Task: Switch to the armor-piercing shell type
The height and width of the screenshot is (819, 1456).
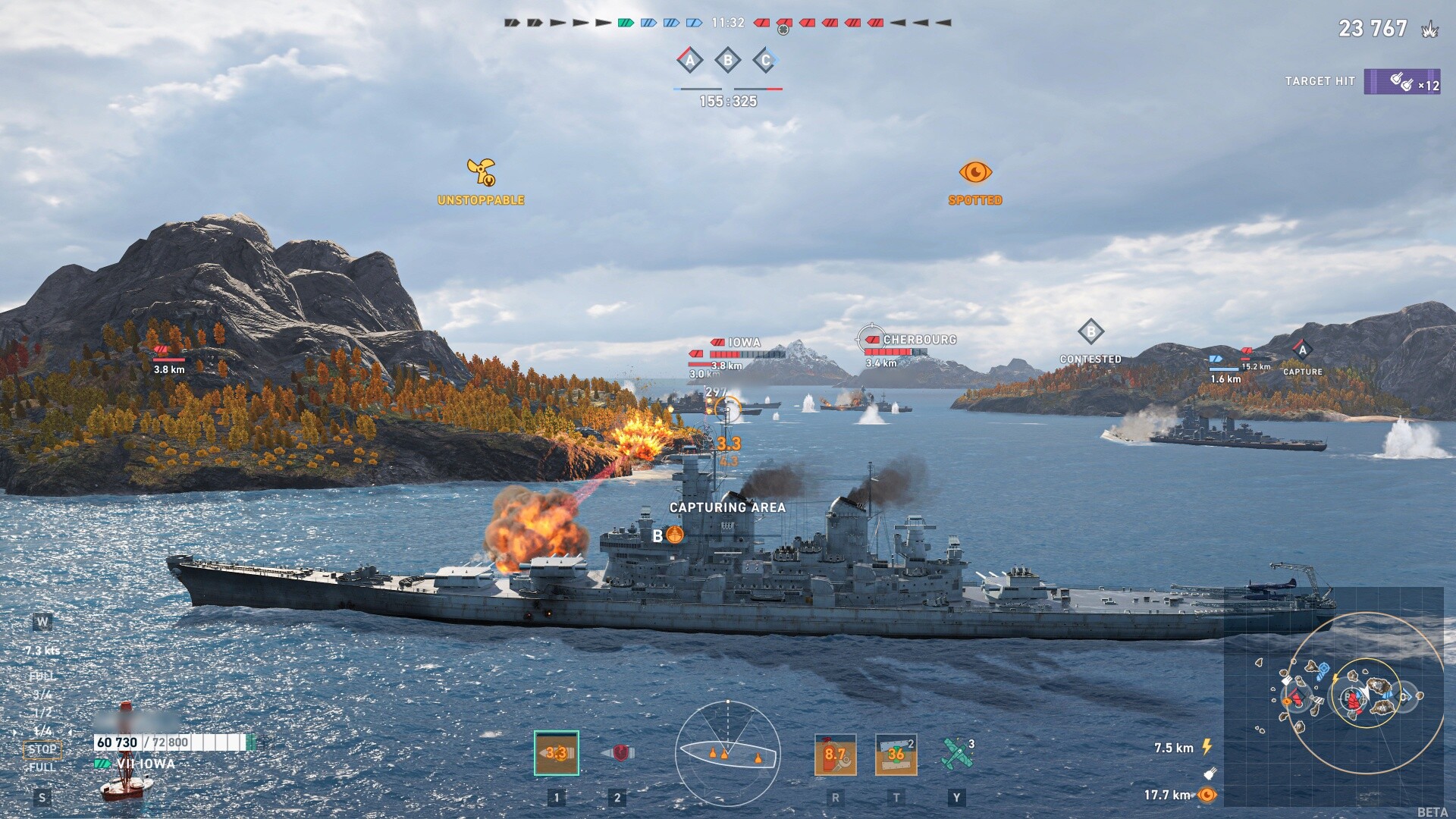Action: click(619, 753)
